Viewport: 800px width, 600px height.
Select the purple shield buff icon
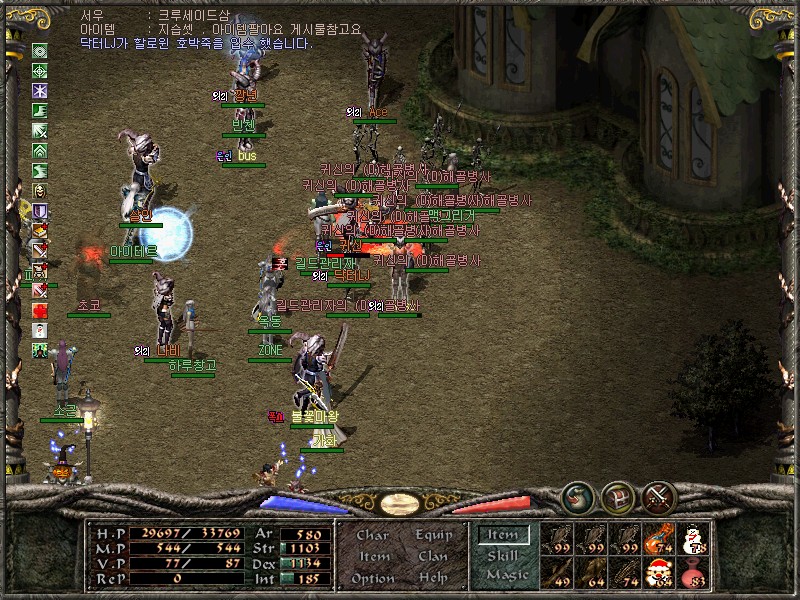[x=40, y=211]
